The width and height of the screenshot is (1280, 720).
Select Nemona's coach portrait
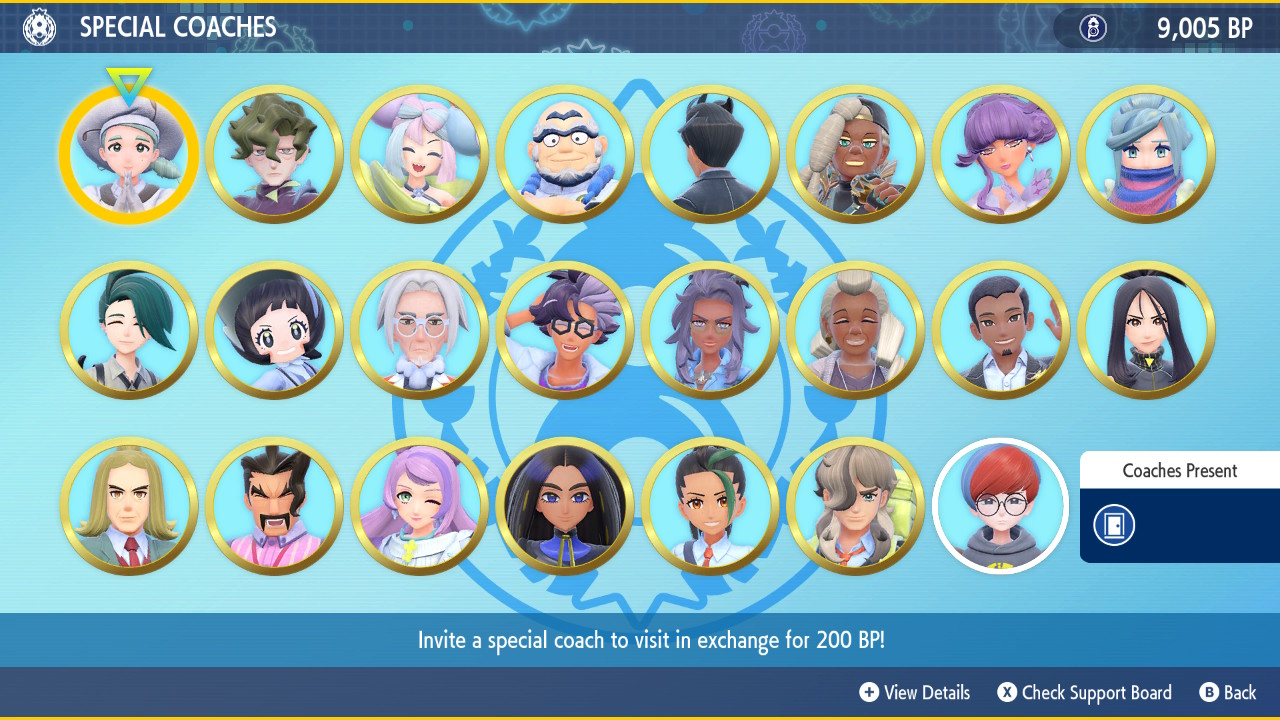(710, 506)
